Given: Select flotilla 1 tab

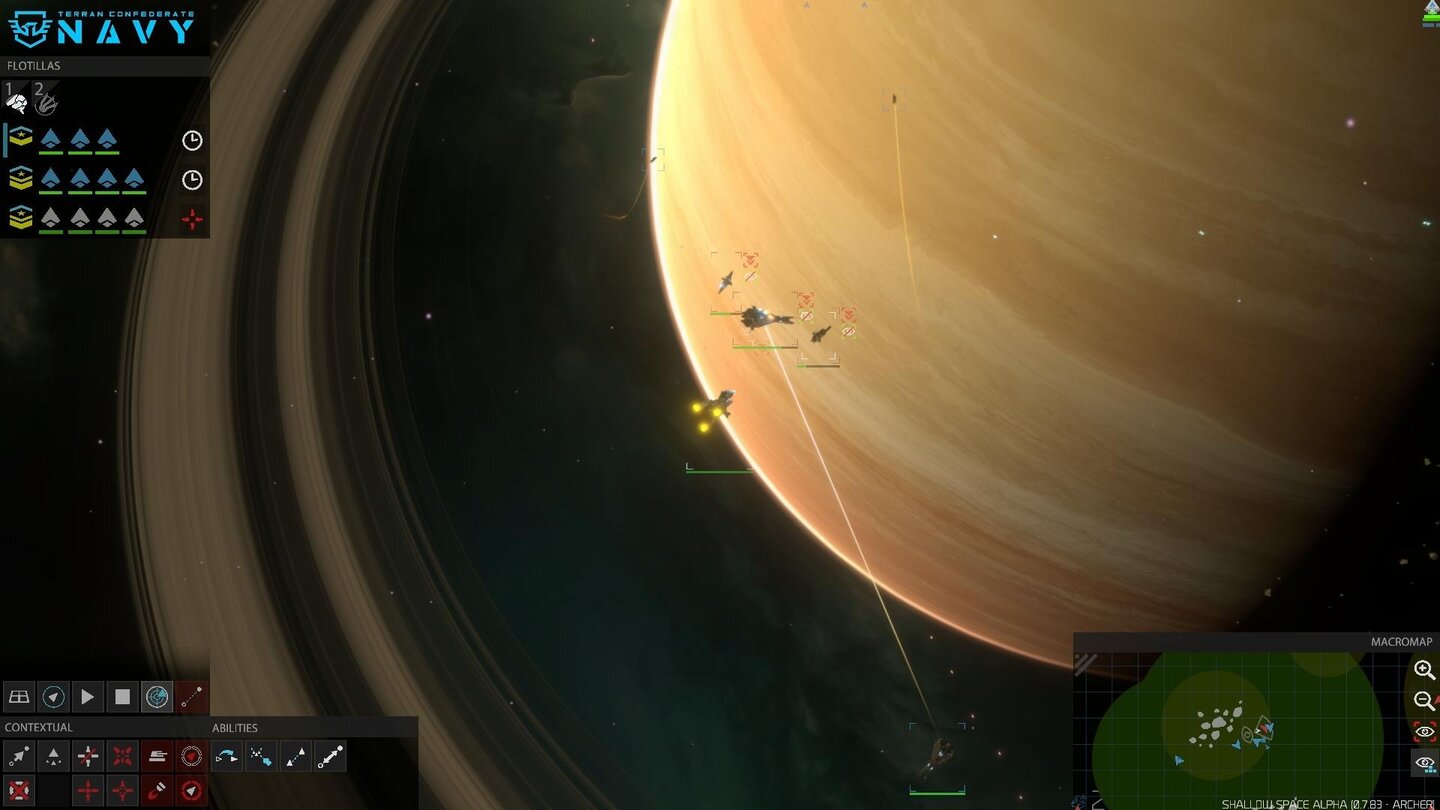Looking at the screenshot, I should tap(16, 98).
